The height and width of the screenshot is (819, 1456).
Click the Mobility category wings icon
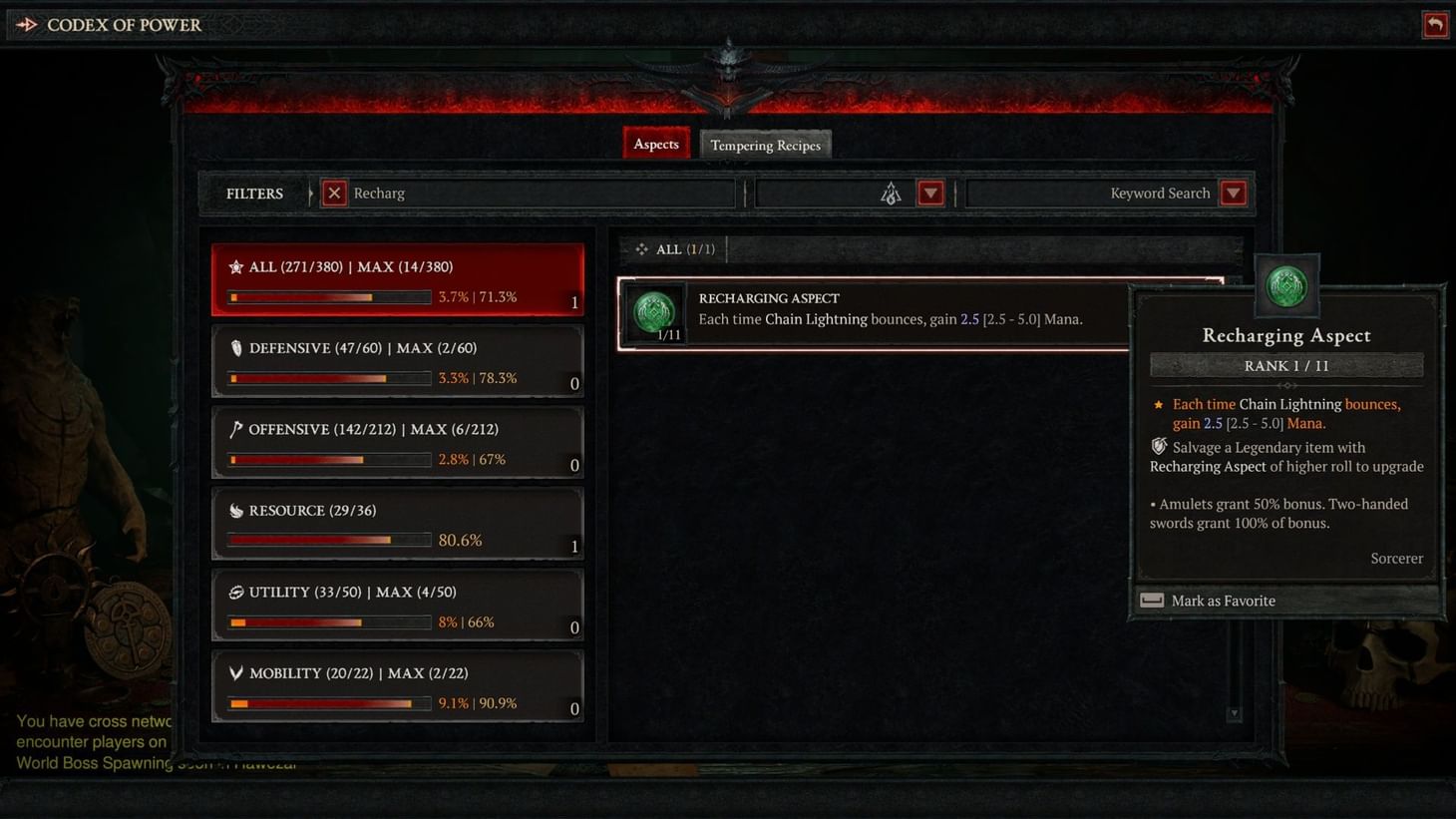point(235,672)
